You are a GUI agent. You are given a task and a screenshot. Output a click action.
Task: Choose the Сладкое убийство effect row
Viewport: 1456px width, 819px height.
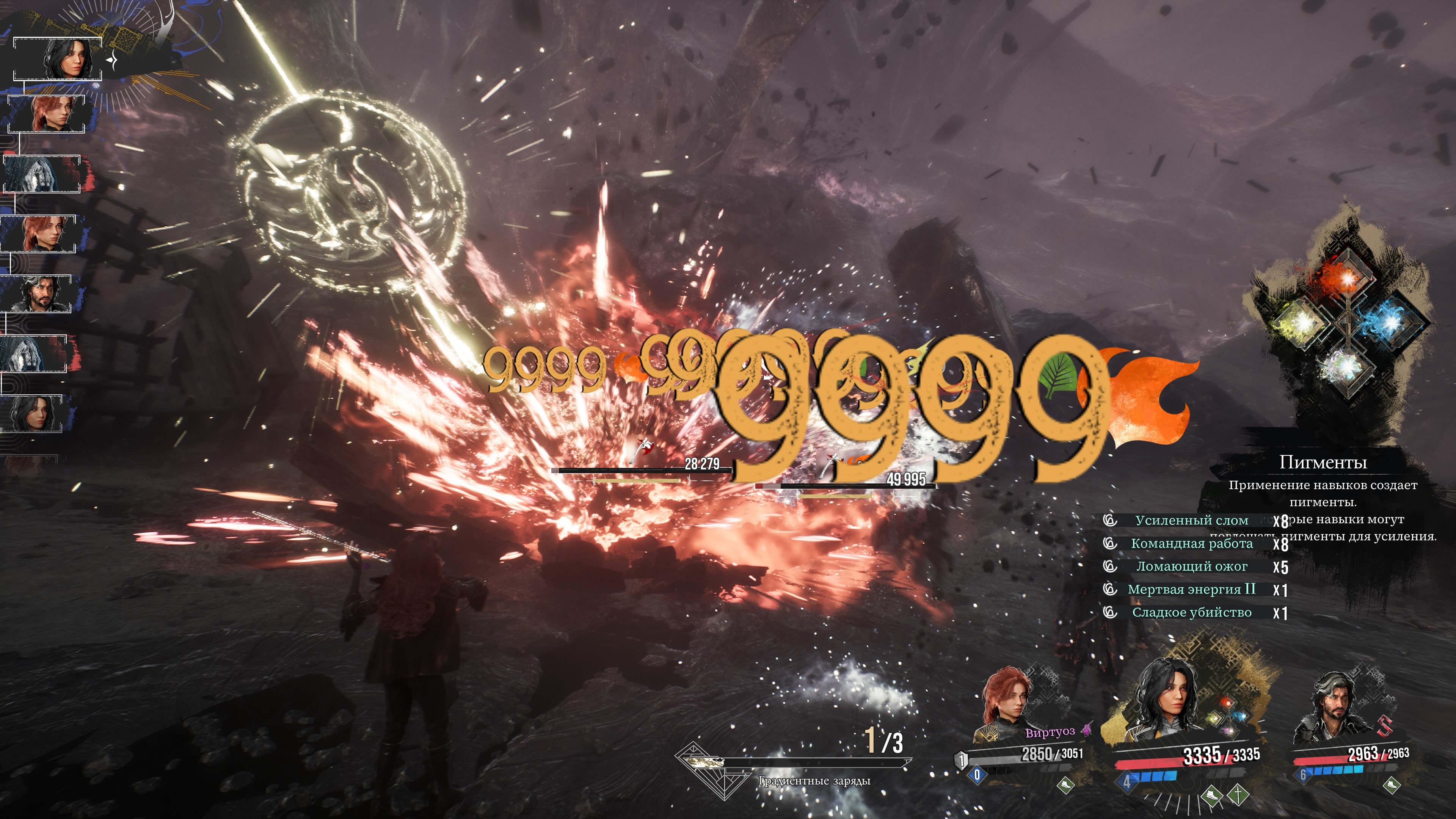click(1191, 613)
